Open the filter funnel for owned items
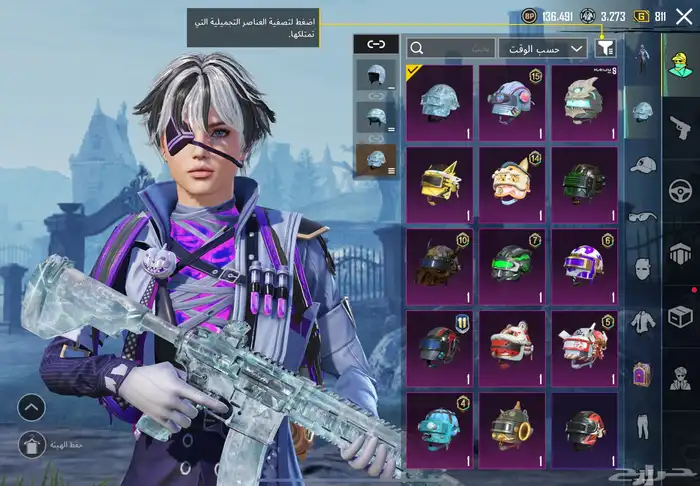 (605, 47)
